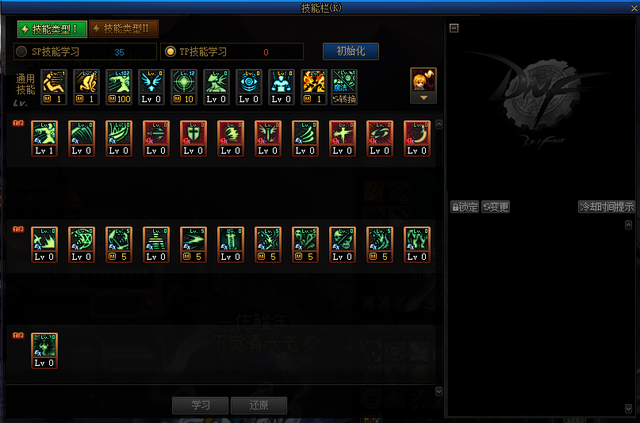Viewport: 640px width, 423px height.
Task: Open the 技能类型II tab
Action: (123, 29)
